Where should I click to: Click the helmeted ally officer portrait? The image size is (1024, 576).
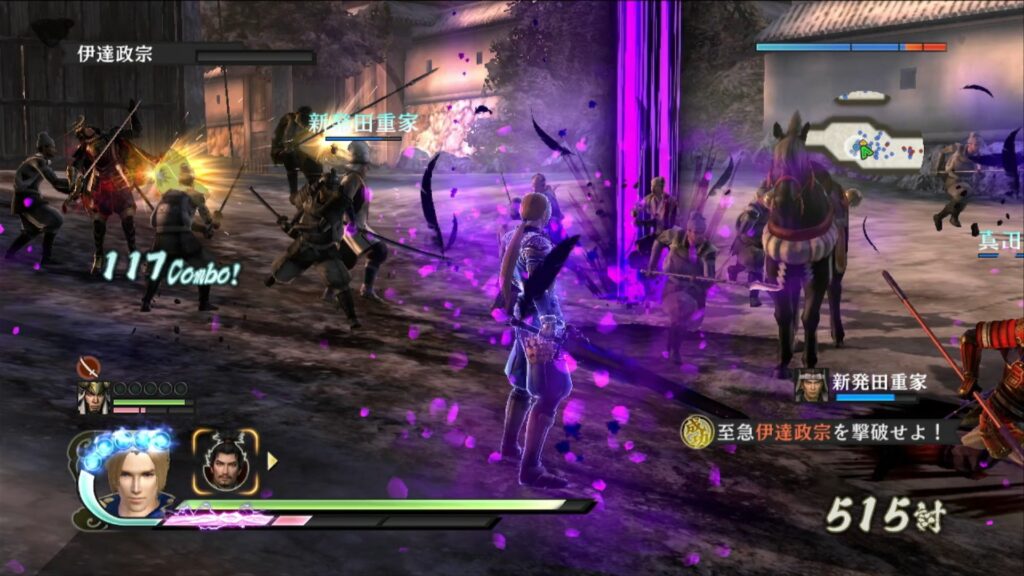(x=94, y=398)
